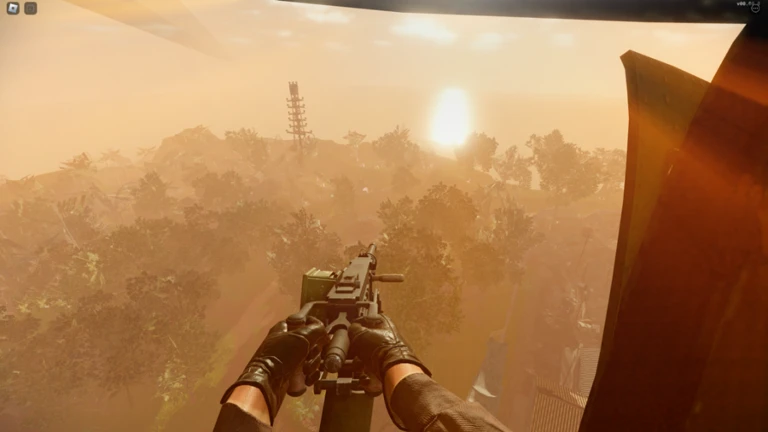
Task: Open the Roblox main menu
Action: coord(13,8)
